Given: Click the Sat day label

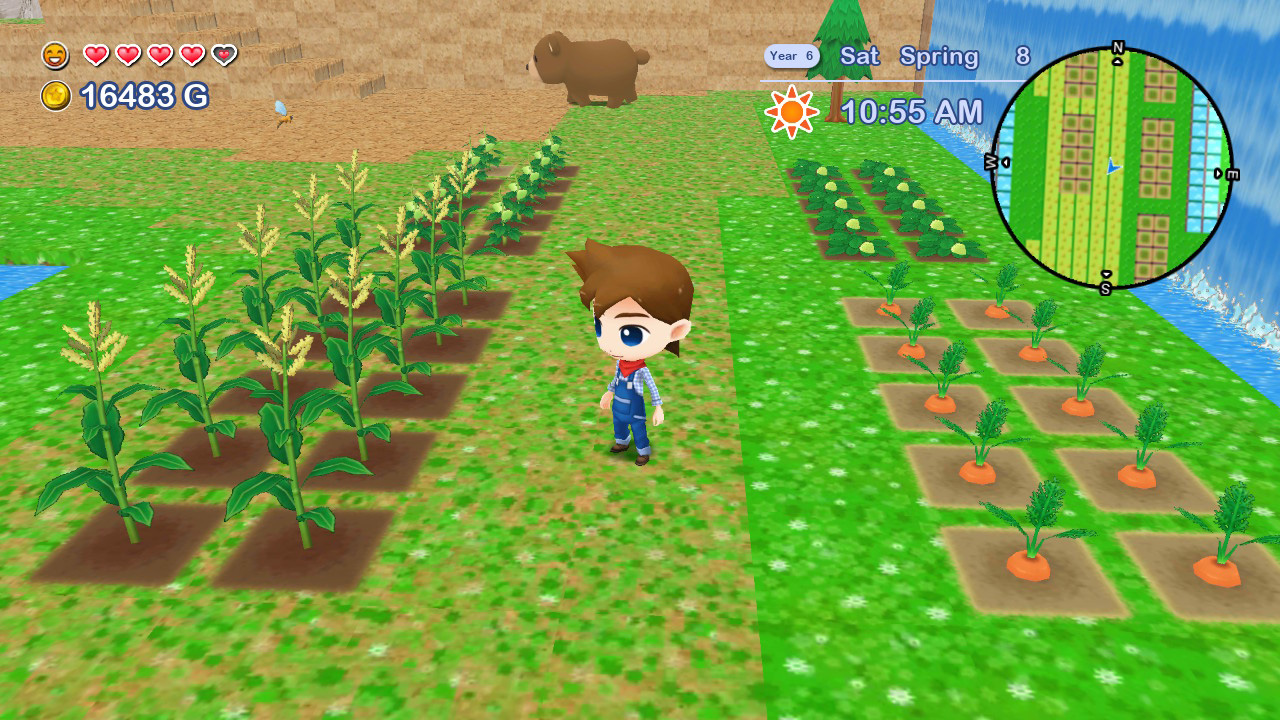Looking at the screenshot, I should click(x=860, y=57).
